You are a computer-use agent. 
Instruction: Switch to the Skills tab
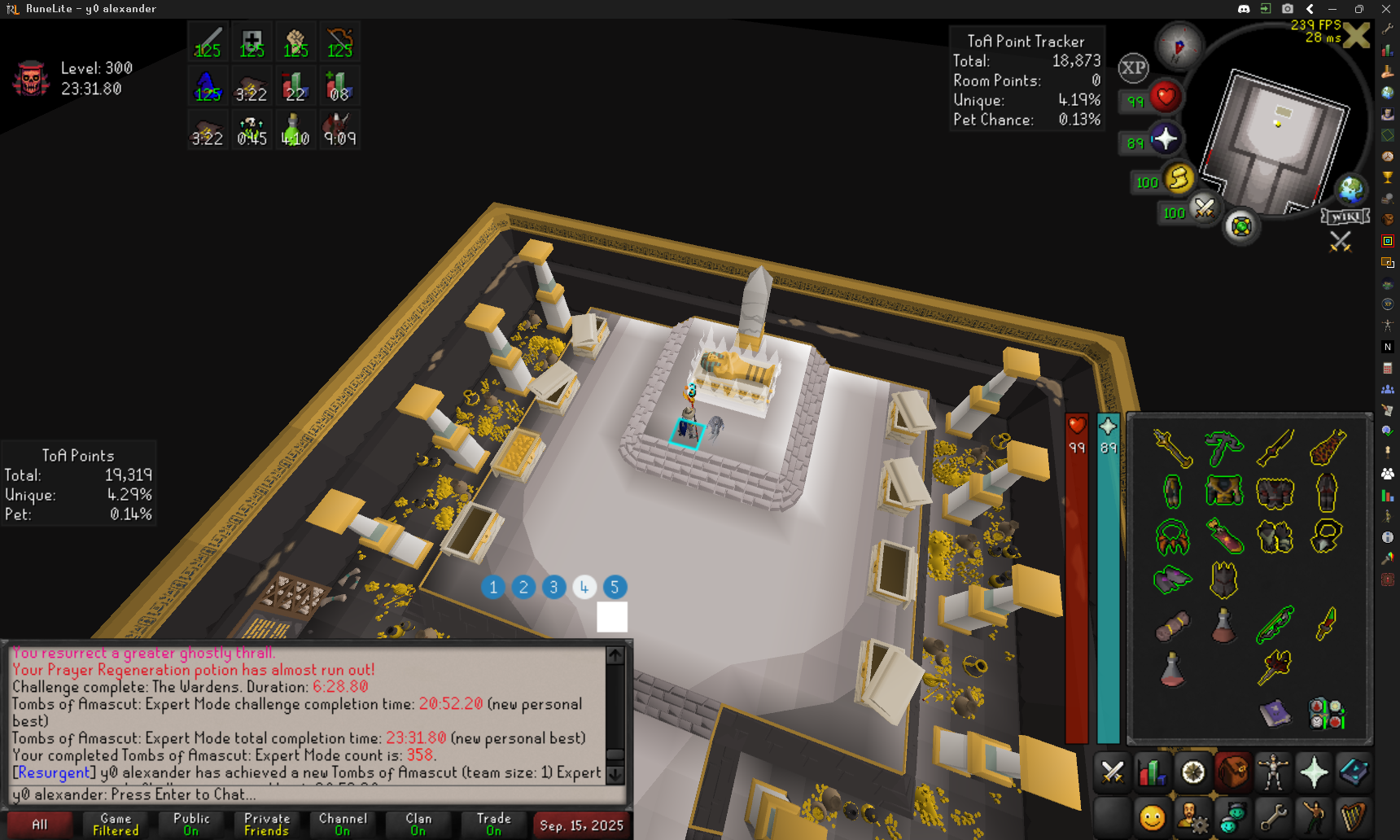pos(1153,772)
